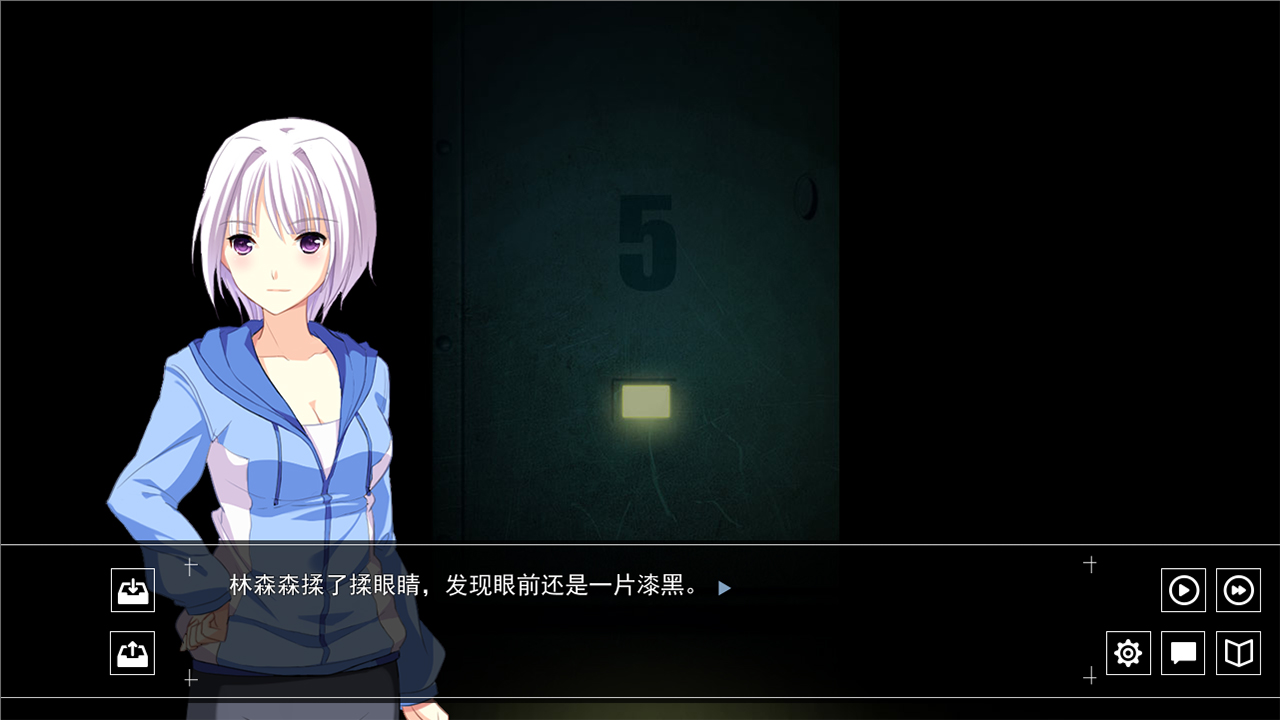Activate skip mode with the fast-forward icon

point(1237,590)
